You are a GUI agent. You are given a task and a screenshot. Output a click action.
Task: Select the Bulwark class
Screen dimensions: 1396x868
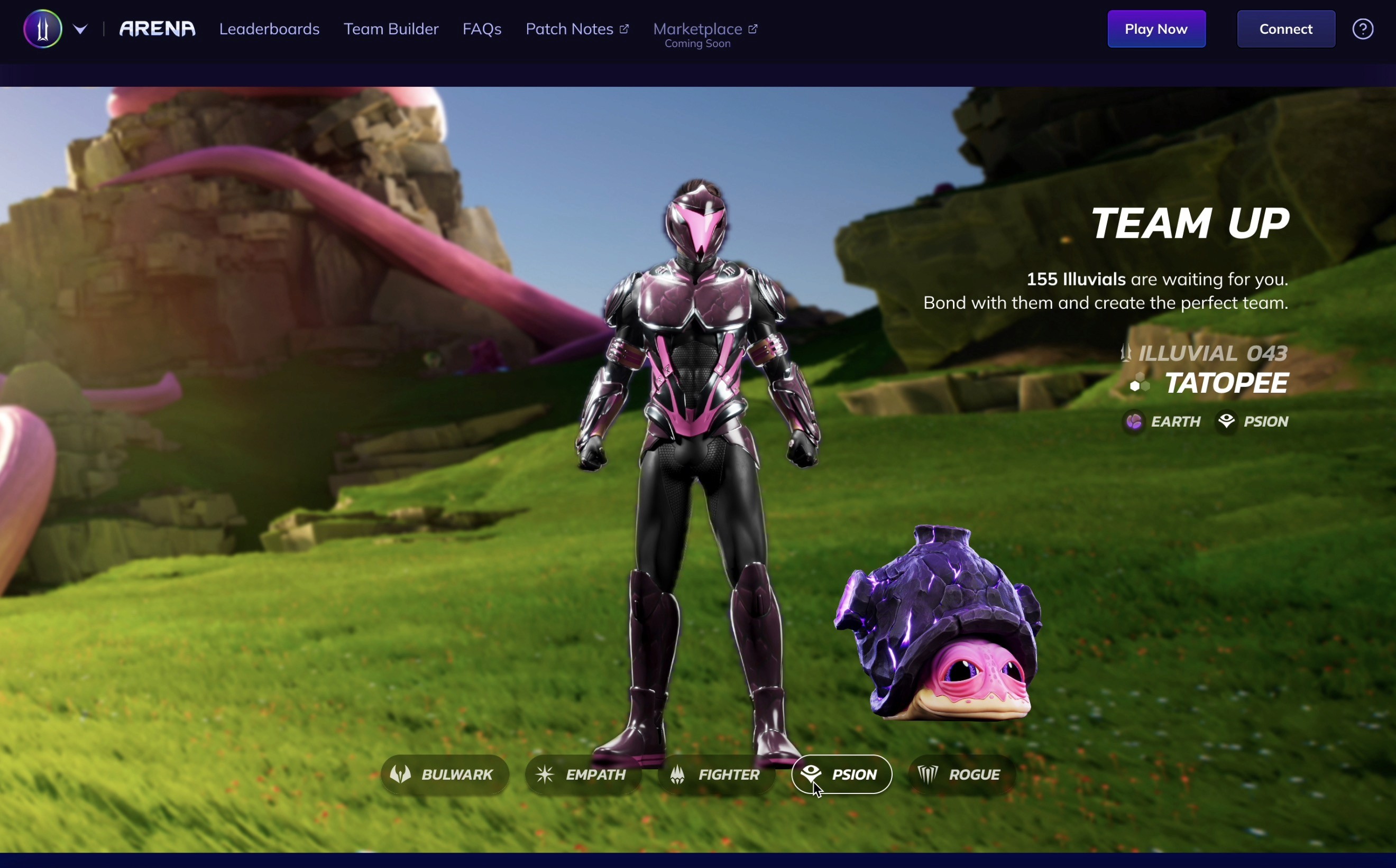tap(445, 774)
